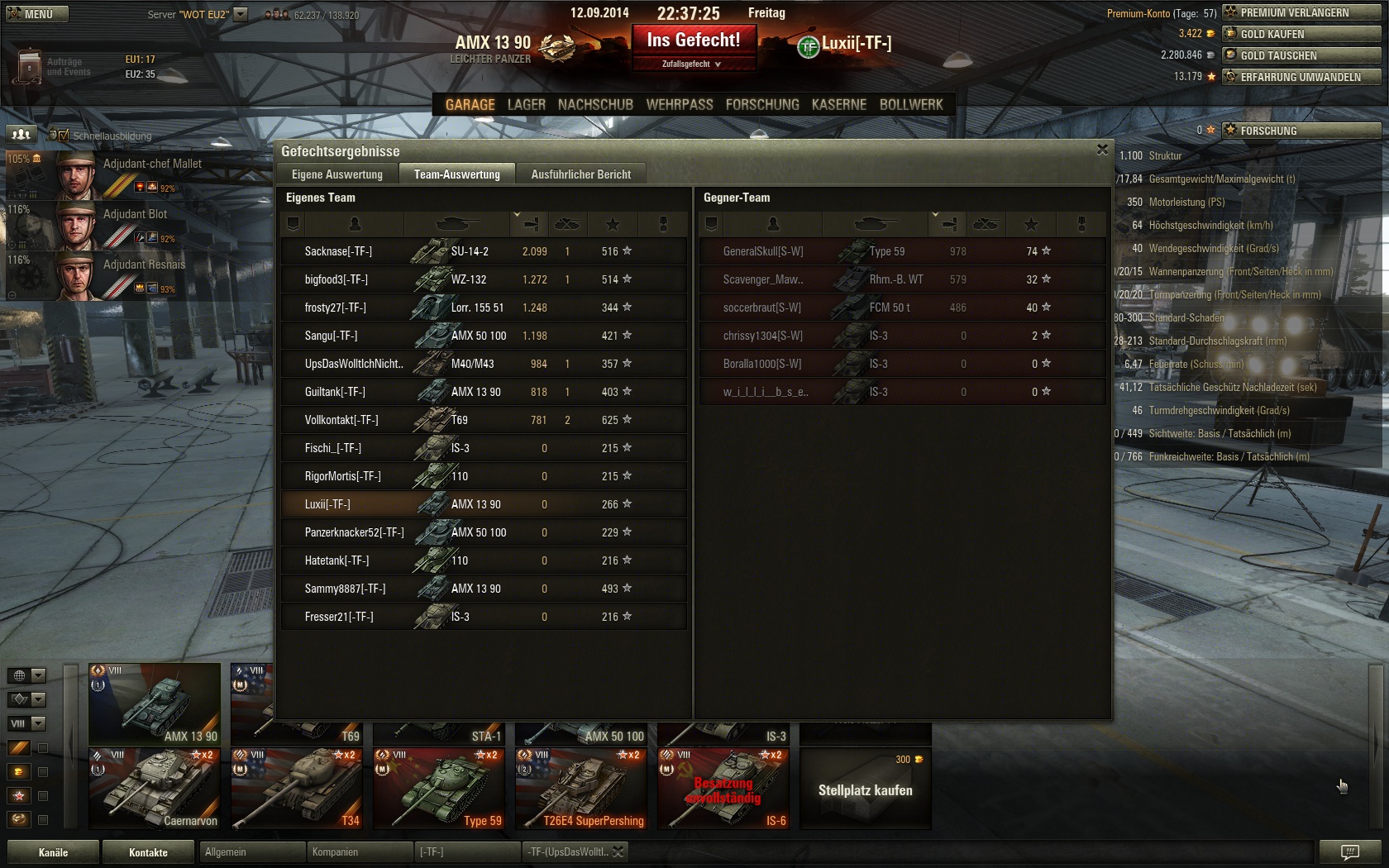Open the MENÜ button
The height and width of the screenshot is (868, 1389).
tap(36, 14)
